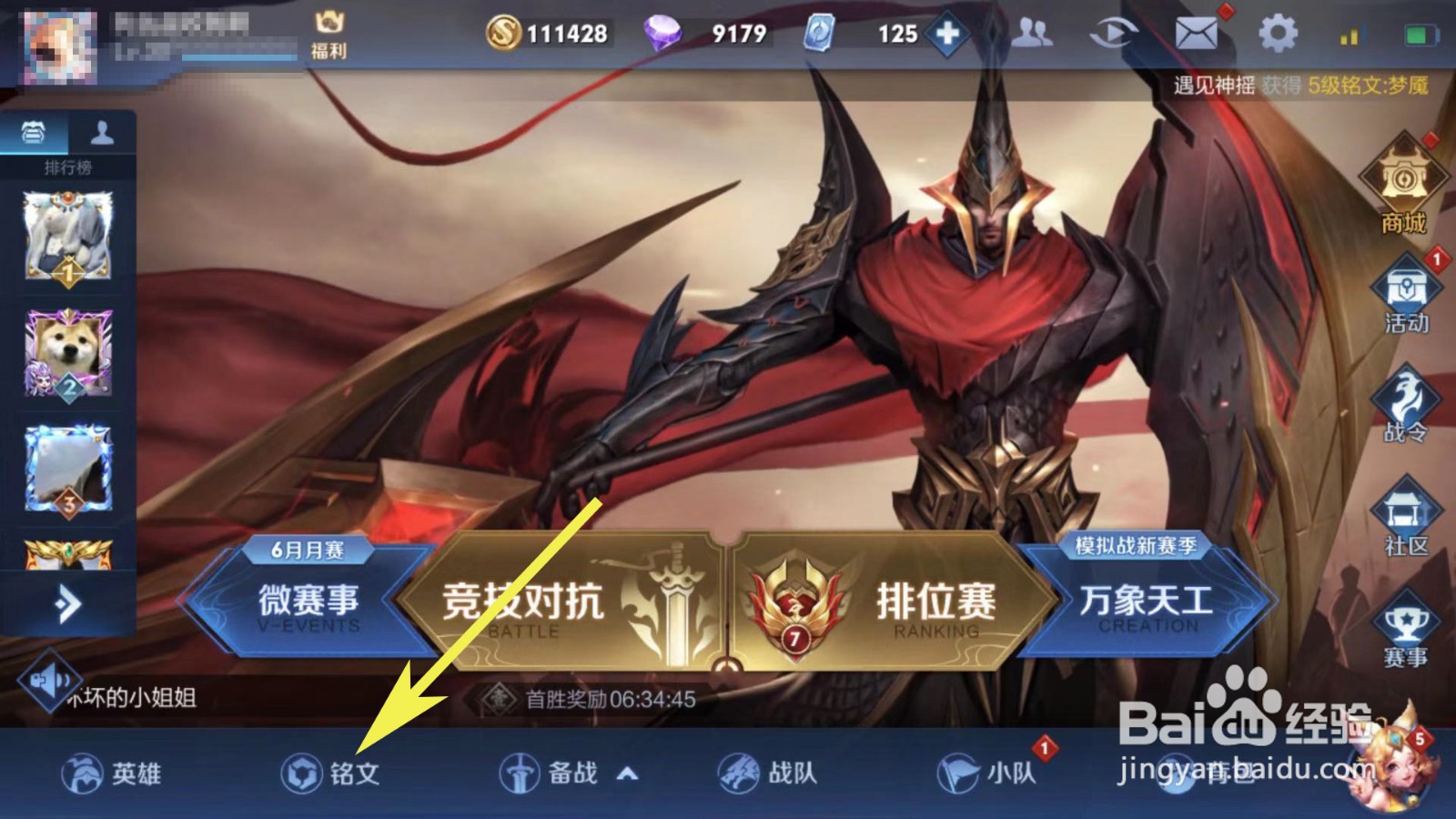
Task: Open the 社区 community hub
Action: (1406, 514)
